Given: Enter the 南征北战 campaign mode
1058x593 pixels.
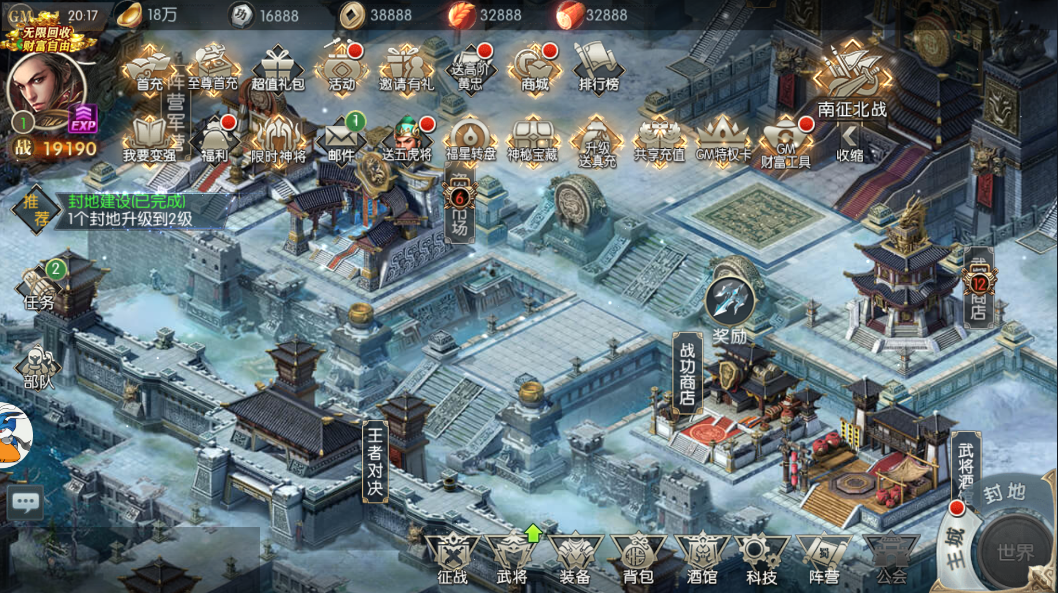Looking at the screenshot, I should coord(852,80).
